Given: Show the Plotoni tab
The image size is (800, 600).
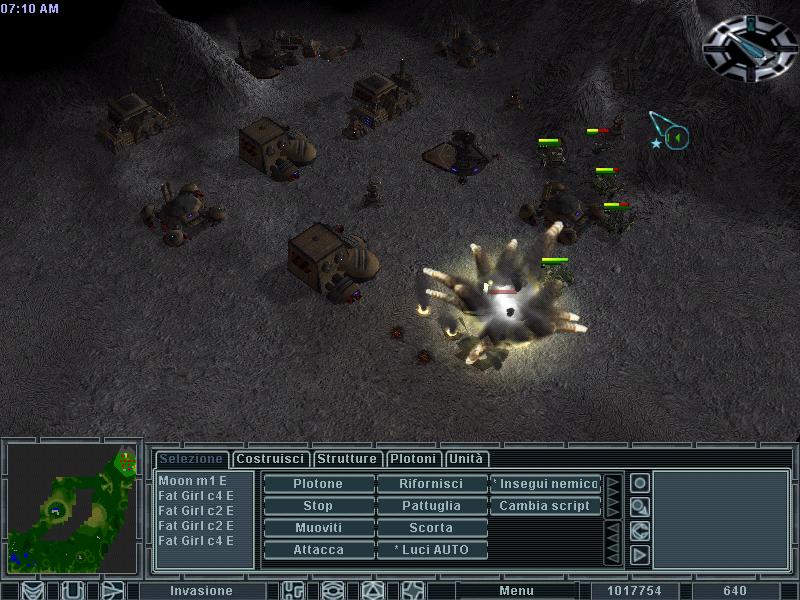Looking at the screenshot, I should (x=413, y=459).
